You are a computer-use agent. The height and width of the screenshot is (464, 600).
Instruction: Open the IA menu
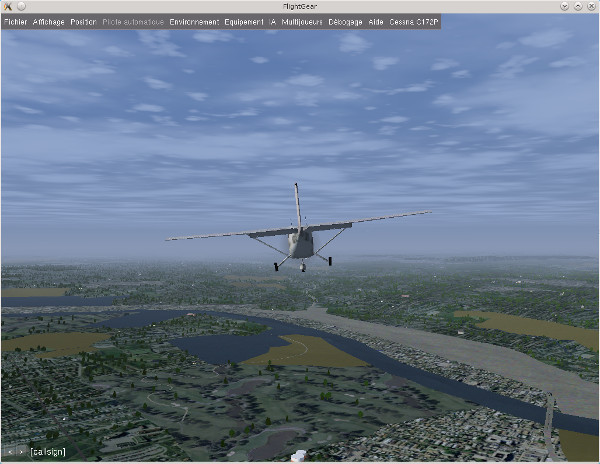coord(272,21)
